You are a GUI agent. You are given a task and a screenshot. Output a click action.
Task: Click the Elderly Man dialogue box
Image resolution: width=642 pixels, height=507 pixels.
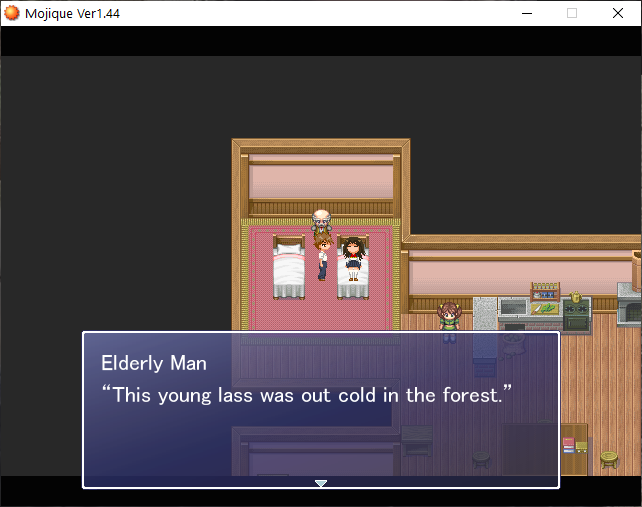point(320,410)
